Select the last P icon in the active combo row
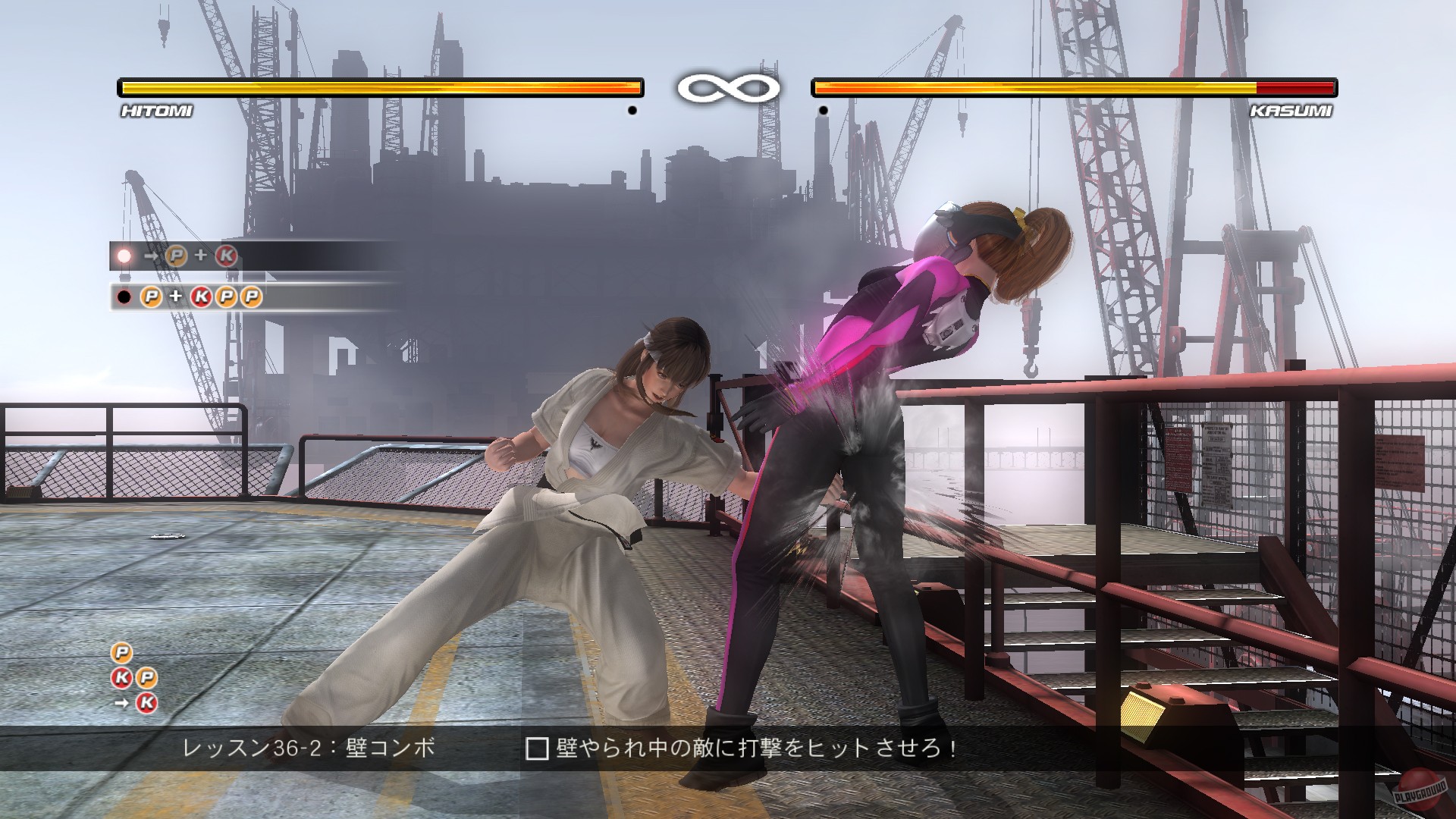The width and height of the screenshot is (1456, 819). coord(250,297)
